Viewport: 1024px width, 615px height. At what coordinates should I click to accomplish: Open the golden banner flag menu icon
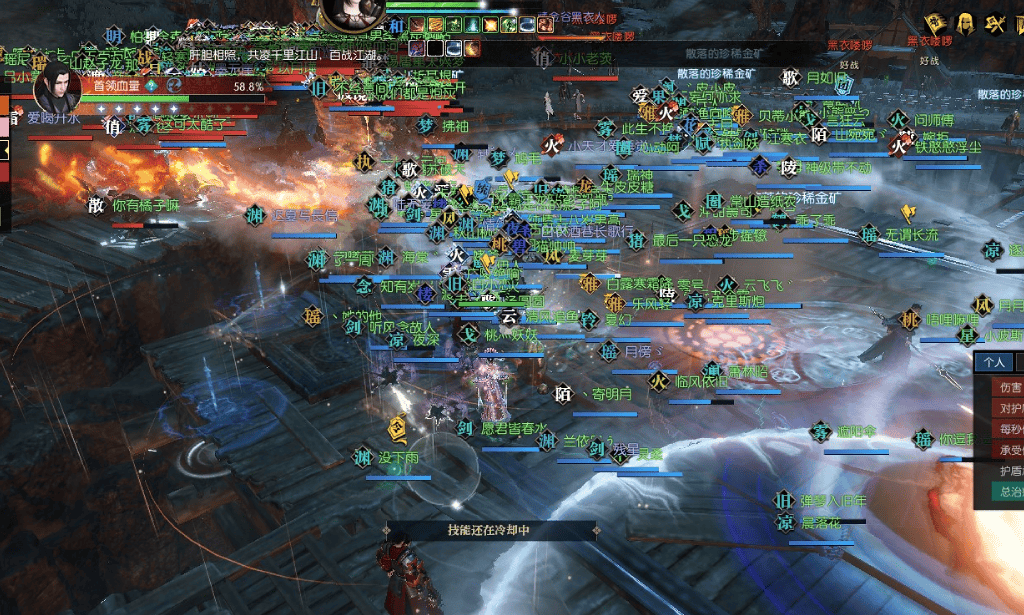[x=937, y=22]
